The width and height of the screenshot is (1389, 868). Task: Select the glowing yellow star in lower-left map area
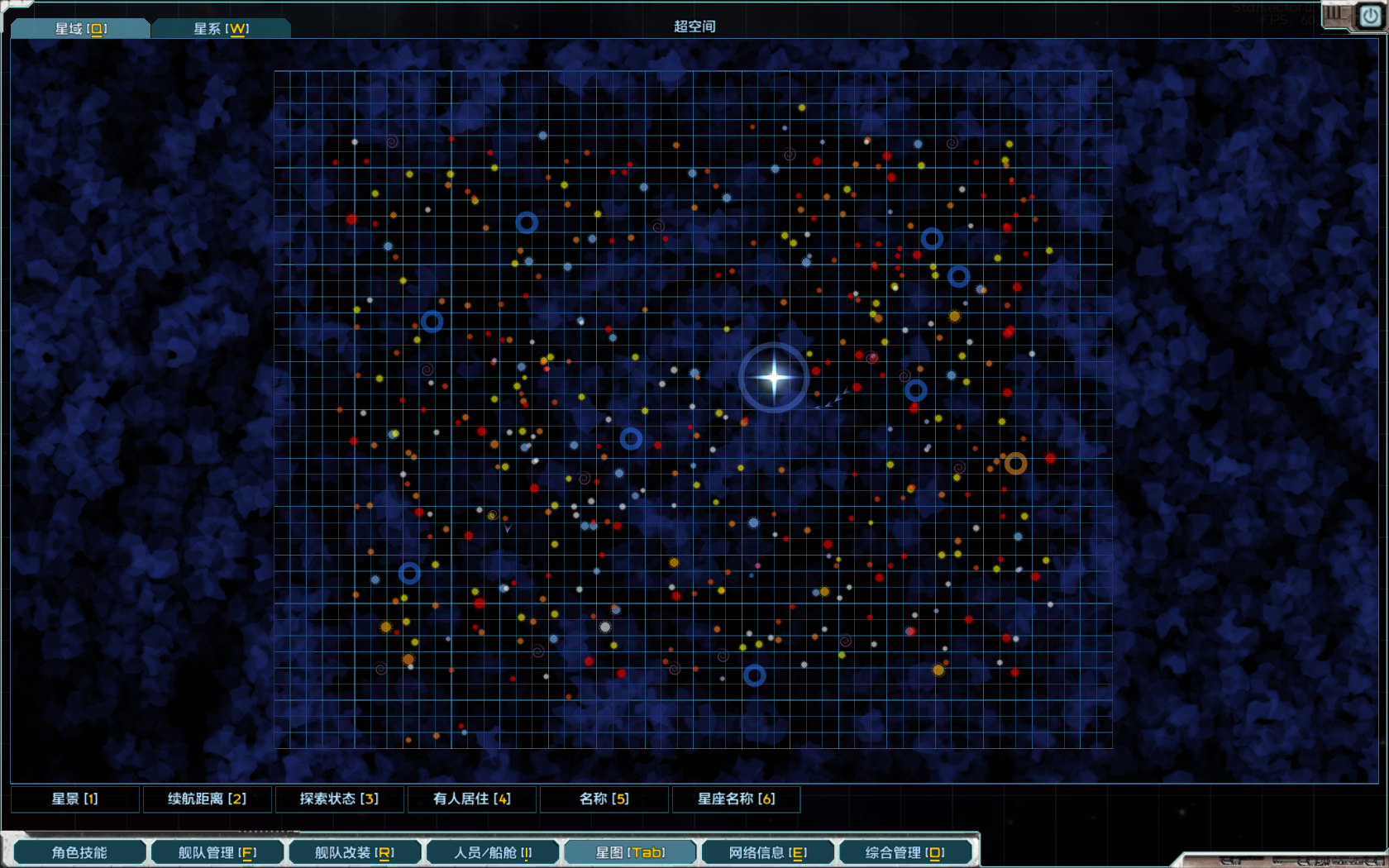[386, 627]
